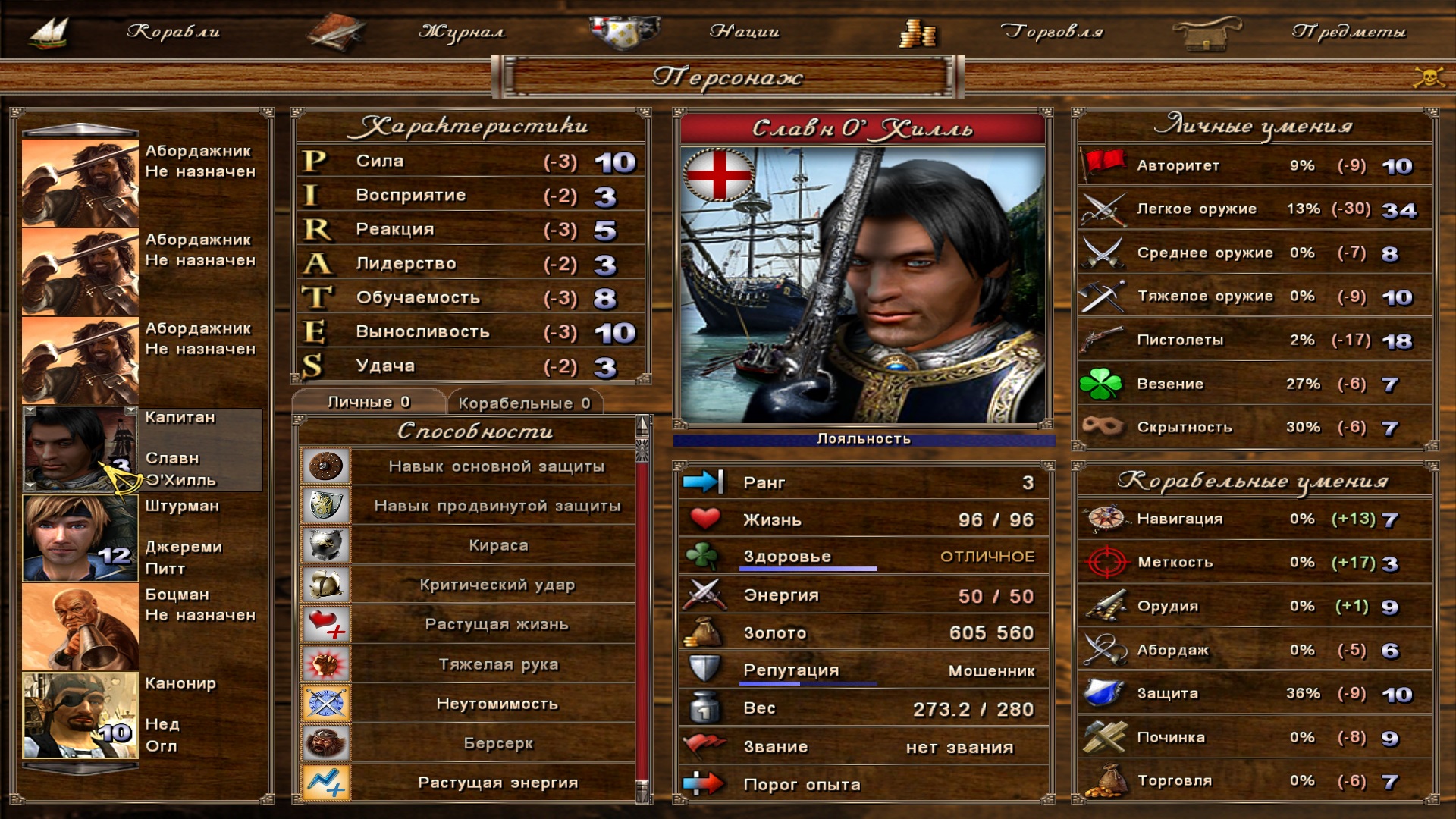Select the Авторитет personal skill
Viewport: 1456px width, 819px height.
coord(1254,165)
